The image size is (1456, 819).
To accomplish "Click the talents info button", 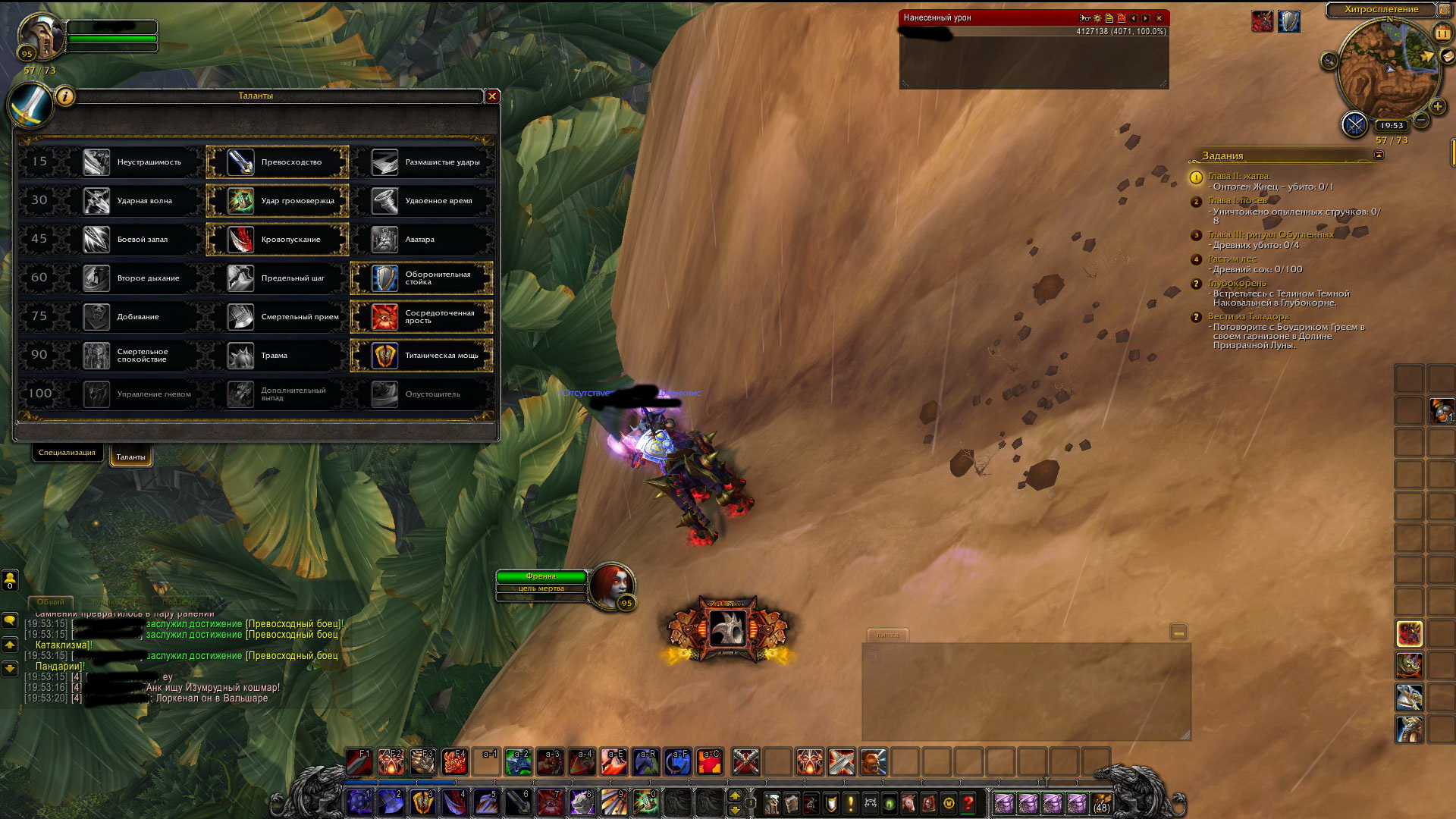I will (65, 96).
